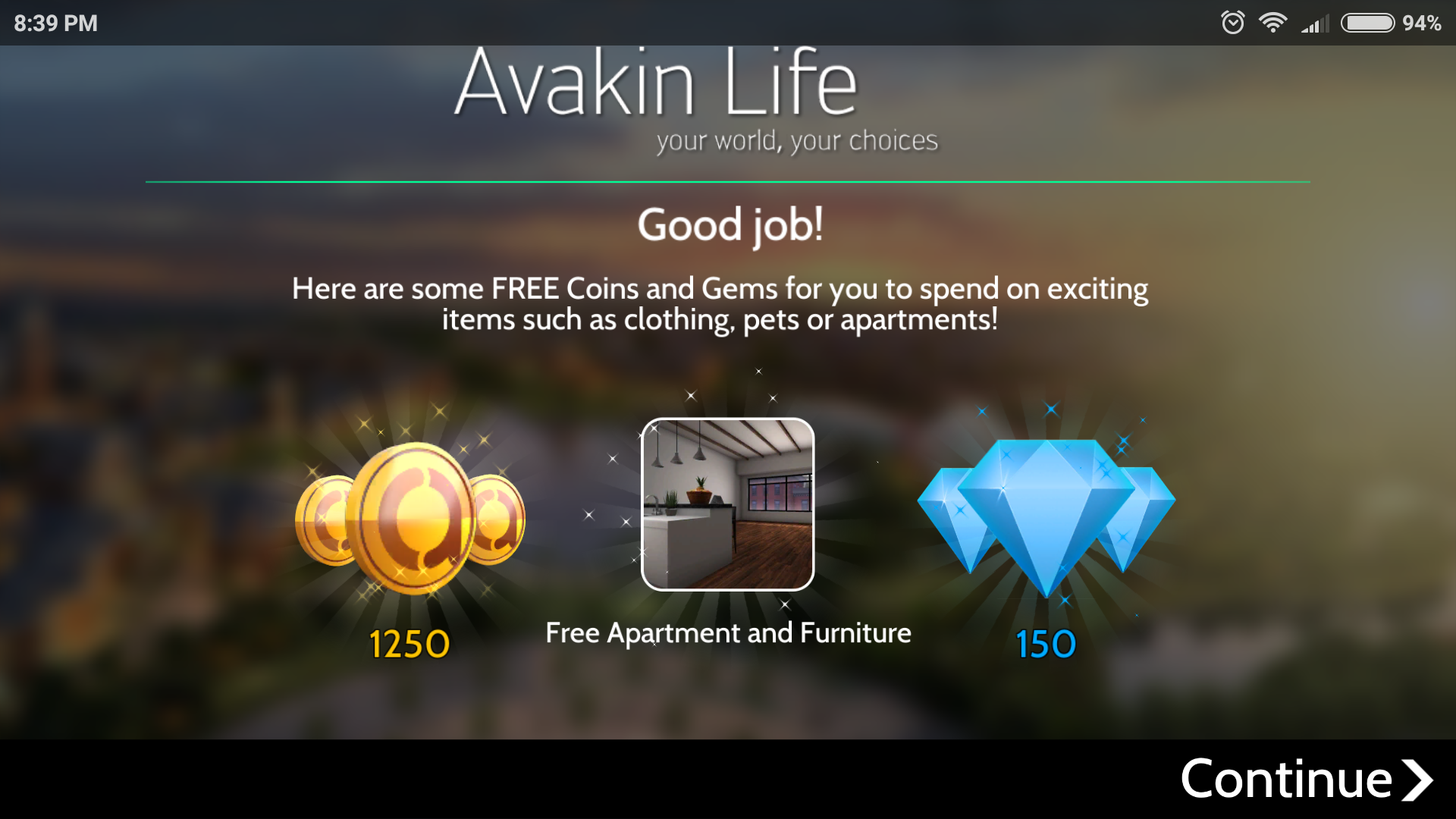
Task: Click the Free Apartment and Furniture label
Action: (728, 632)
